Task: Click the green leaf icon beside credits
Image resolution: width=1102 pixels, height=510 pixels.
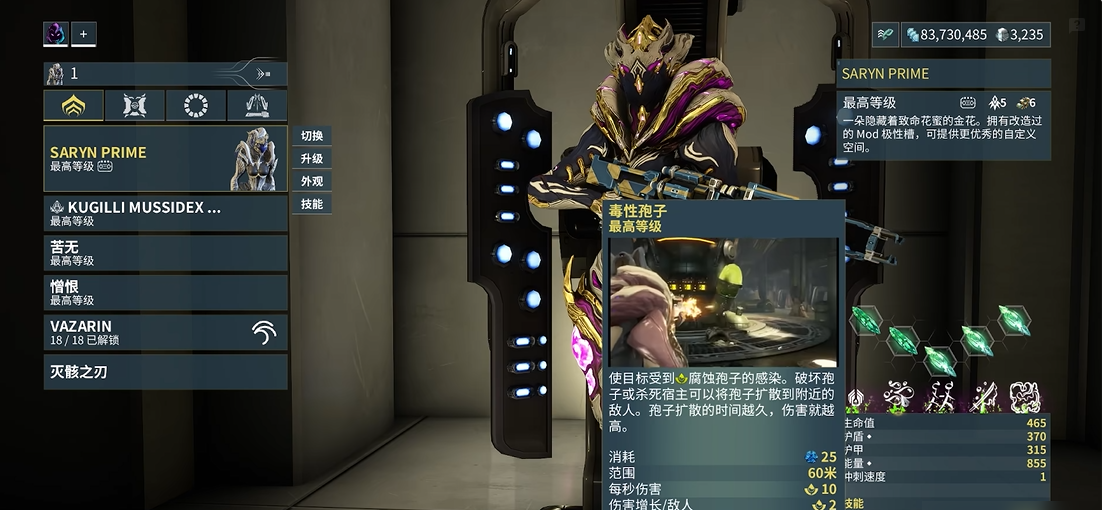Action: 885,35
